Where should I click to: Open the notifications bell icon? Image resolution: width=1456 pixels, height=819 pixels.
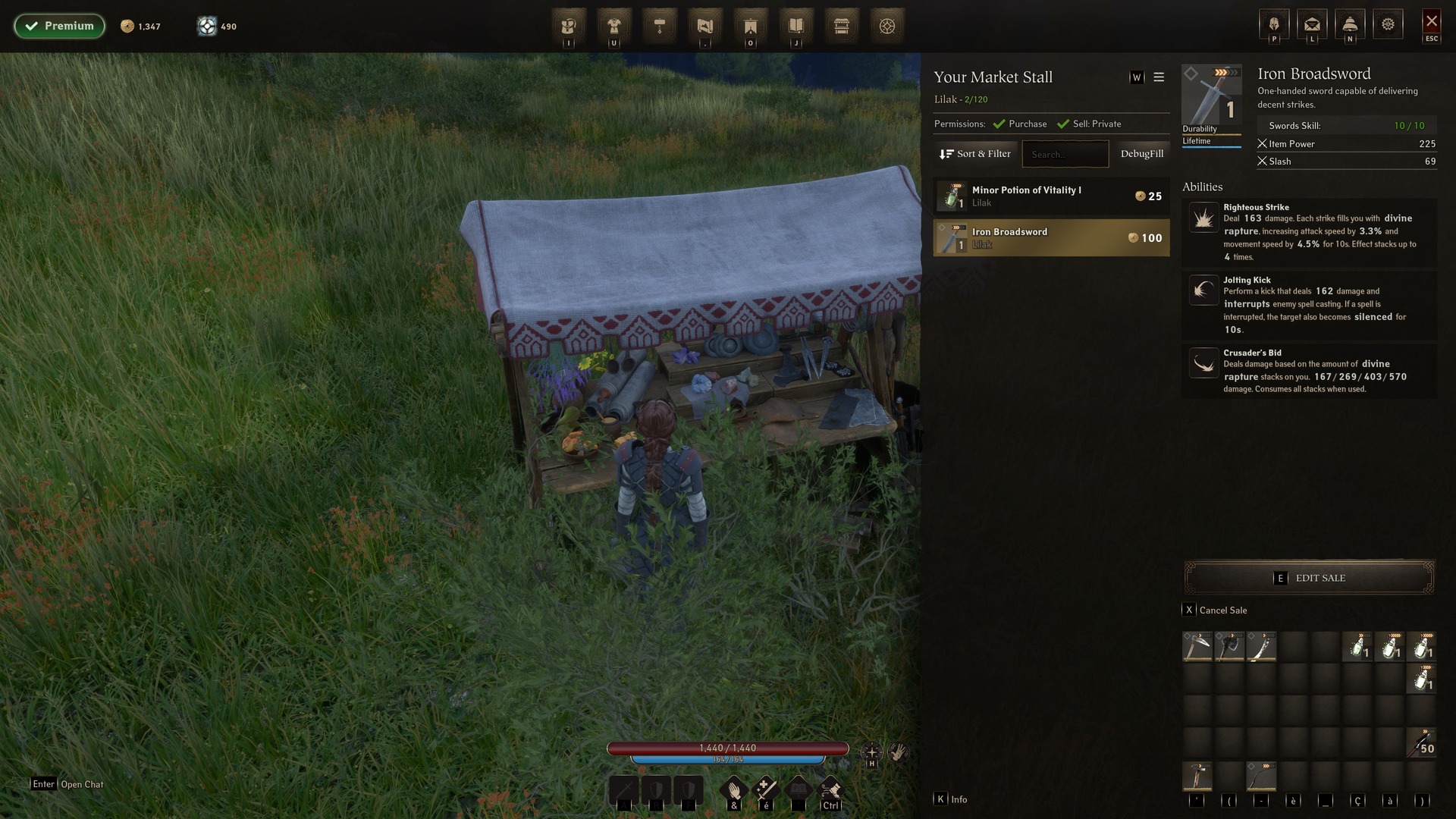point(1350,25)
